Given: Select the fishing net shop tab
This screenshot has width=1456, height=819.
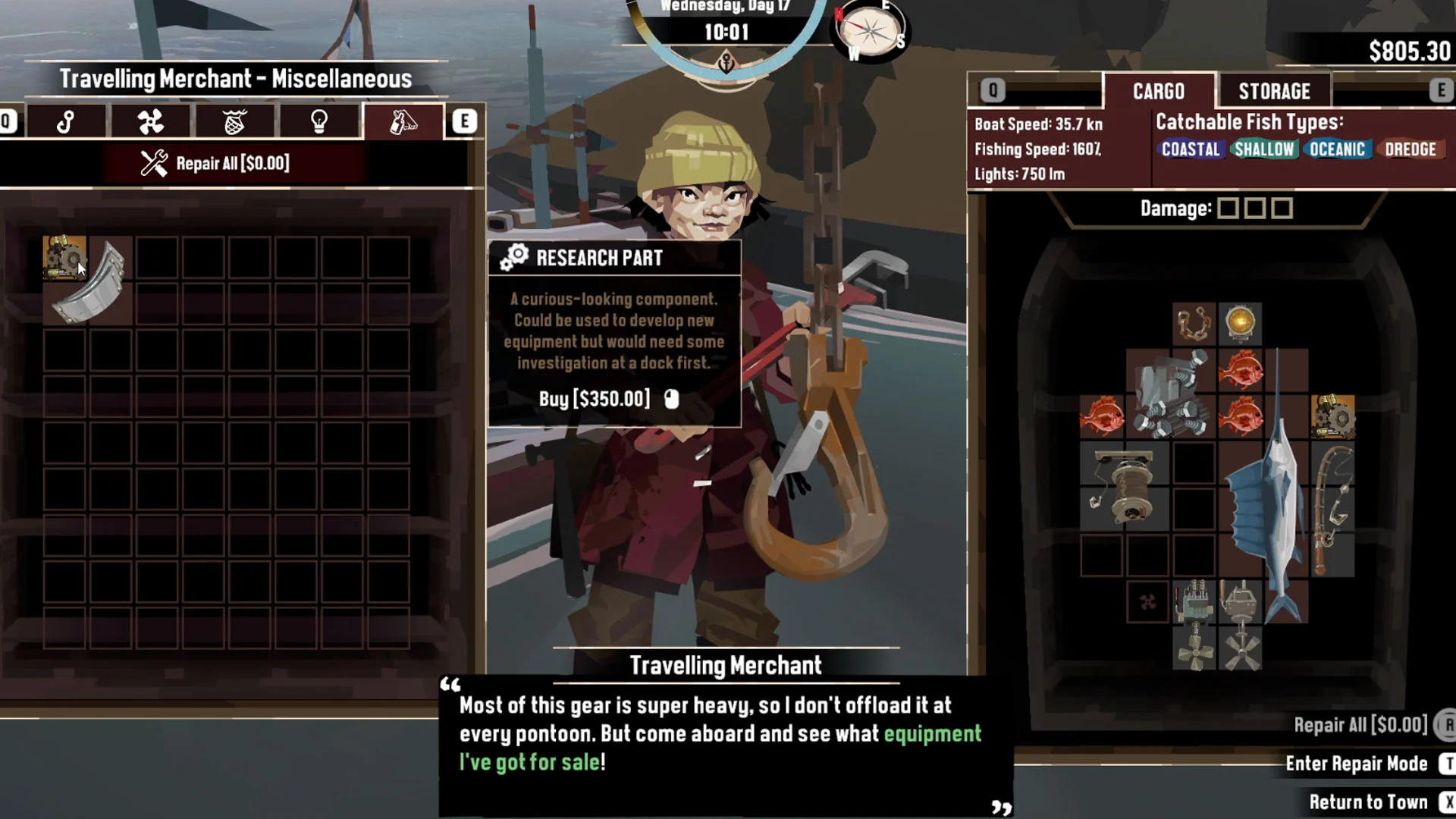Looking at the screenshot, I should (x=235, y=122).
